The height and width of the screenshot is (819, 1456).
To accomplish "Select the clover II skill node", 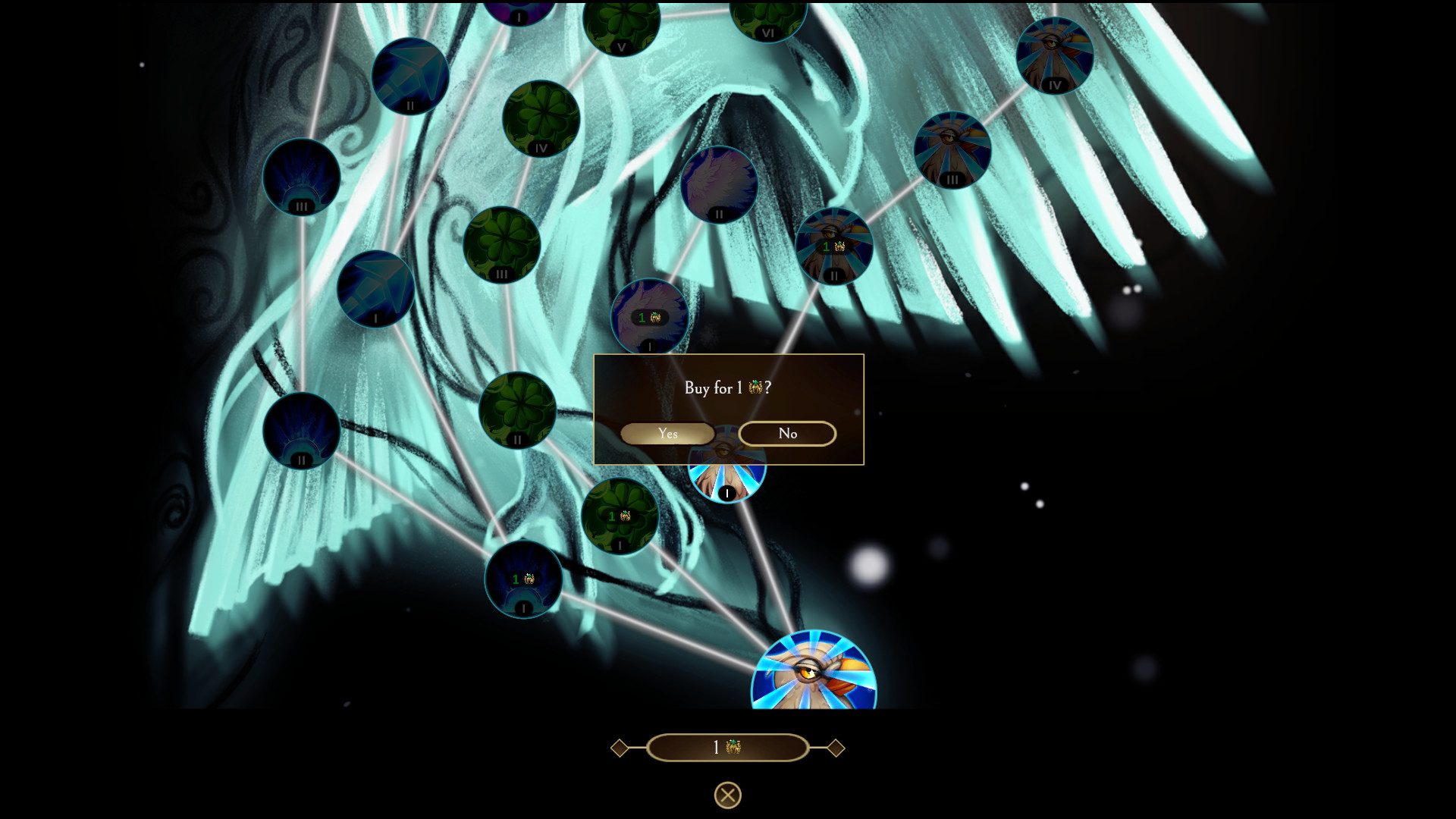I will point(517,410).
